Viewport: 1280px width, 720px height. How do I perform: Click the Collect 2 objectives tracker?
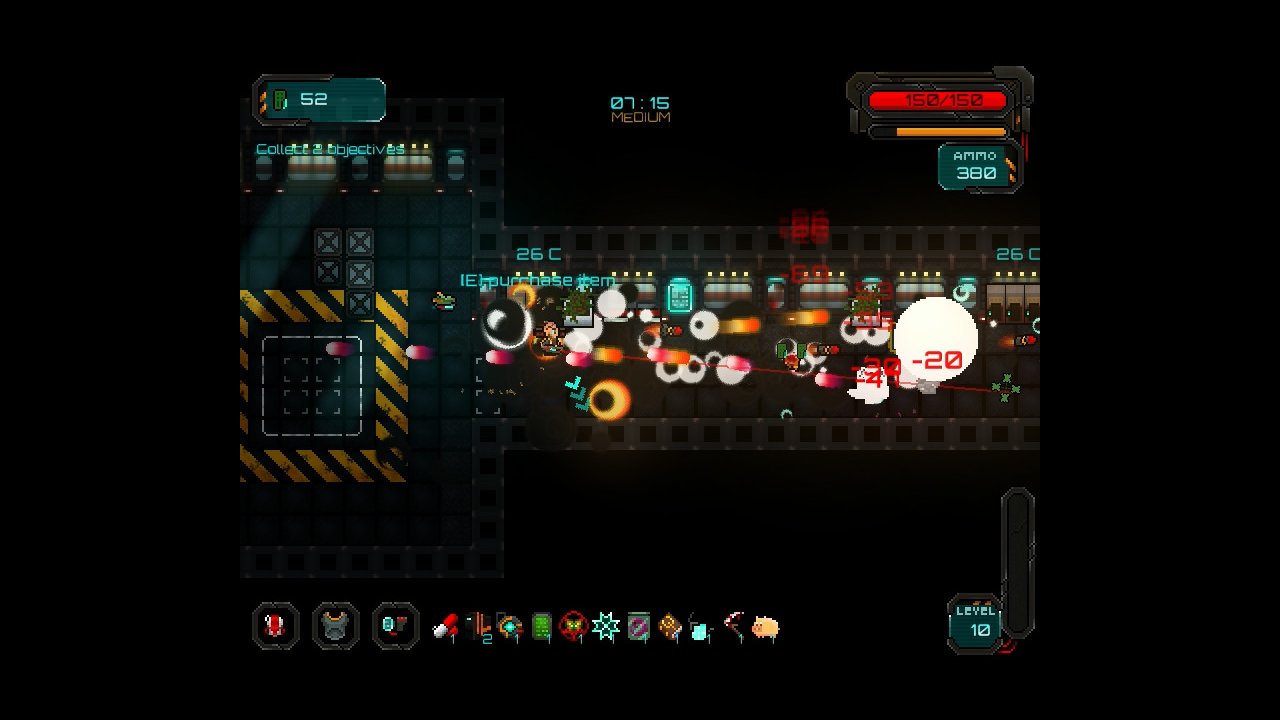tap(330, 150)
